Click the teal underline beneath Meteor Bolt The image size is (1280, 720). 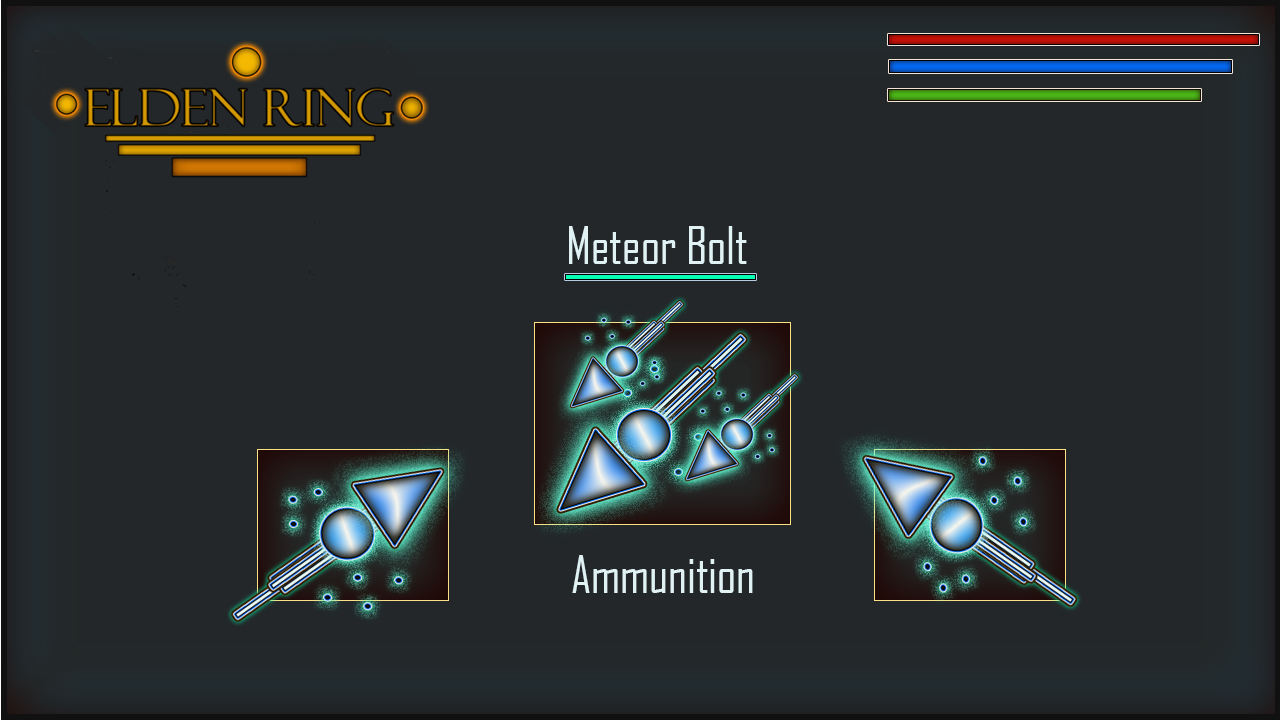pyautogui.click(x=660, y=275)
